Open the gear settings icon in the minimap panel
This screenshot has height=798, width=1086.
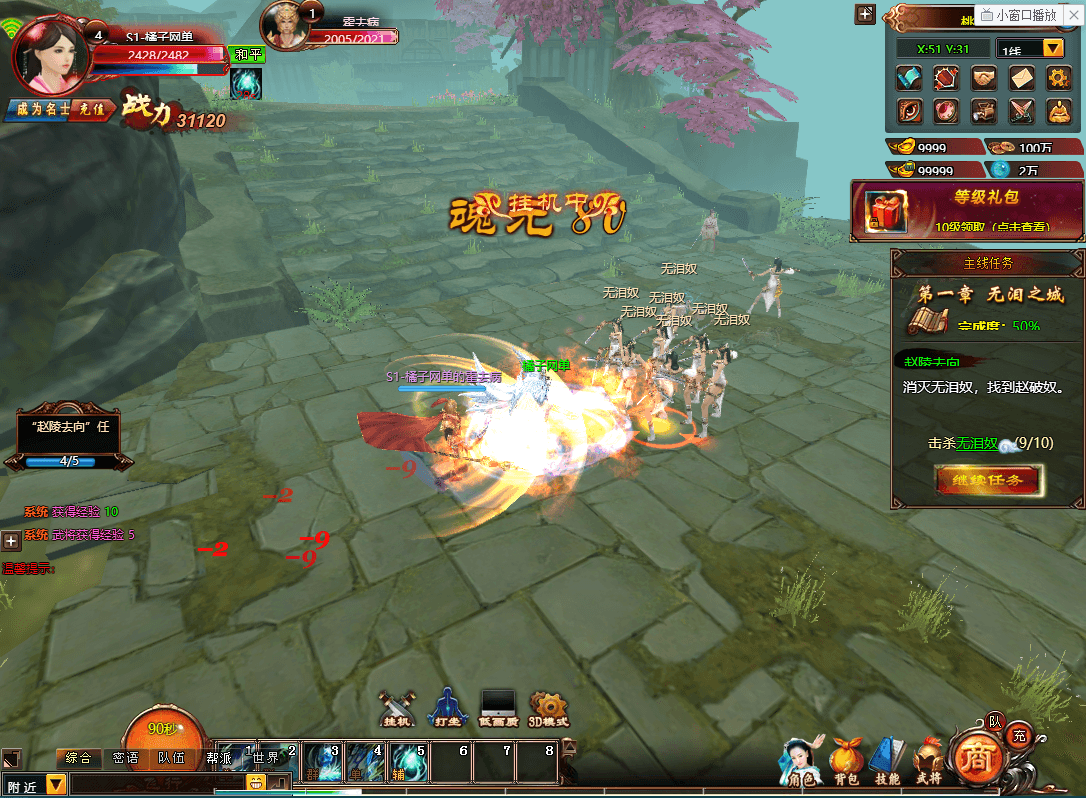point(1059,78)
